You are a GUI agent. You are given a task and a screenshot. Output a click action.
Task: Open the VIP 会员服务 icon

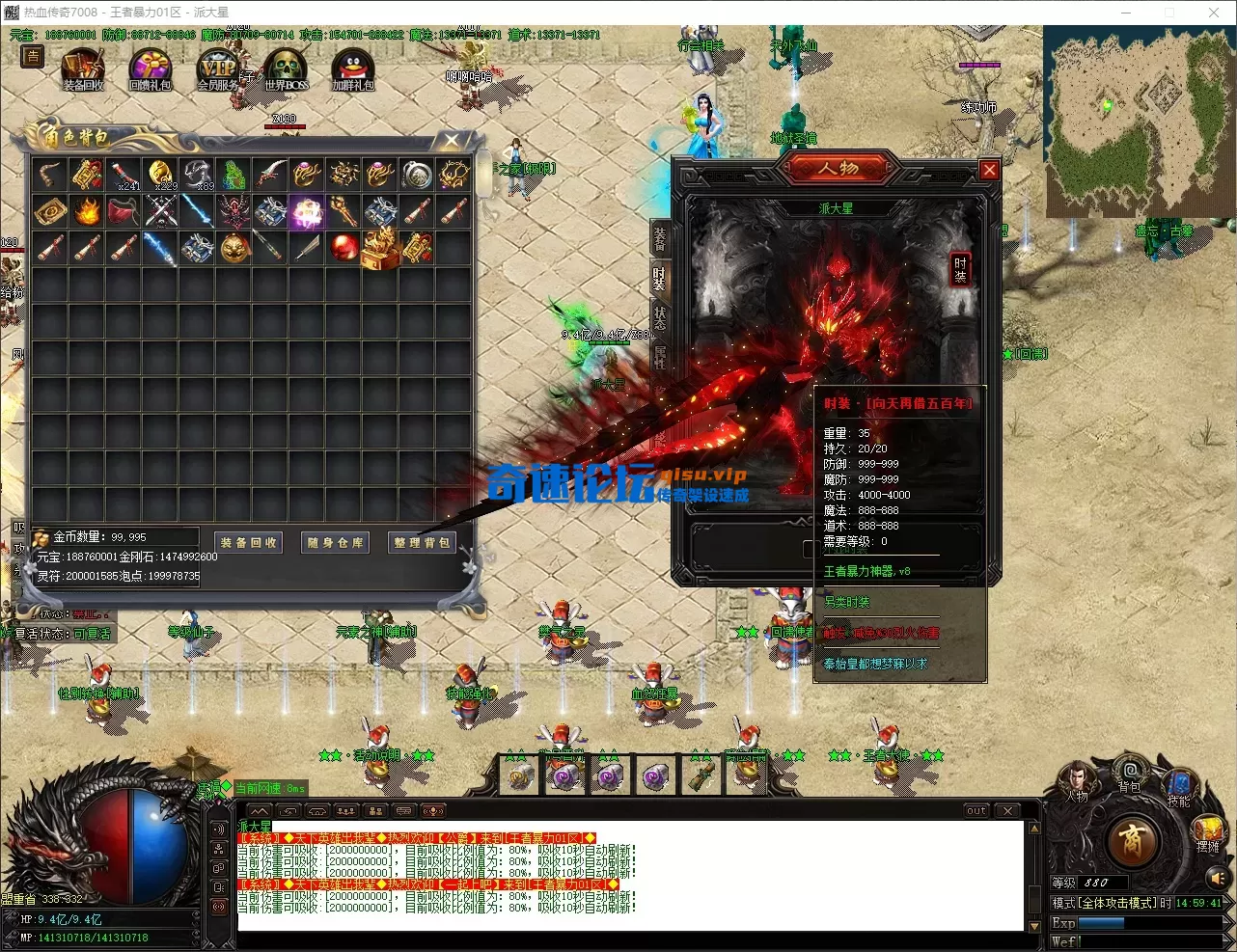(217, 69)
